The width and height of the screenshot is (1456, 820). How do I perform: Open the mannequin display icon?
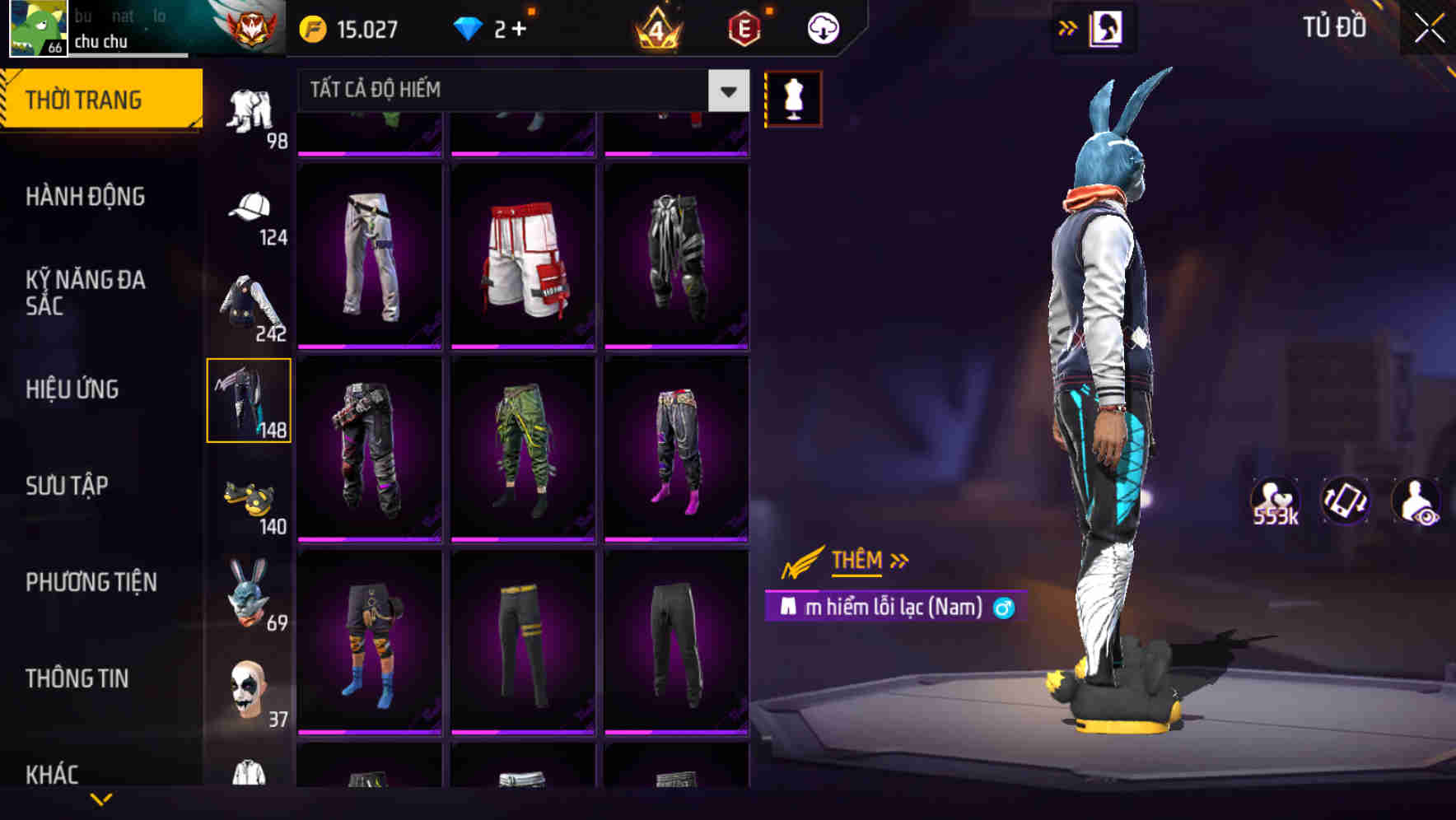coord(793,98)
